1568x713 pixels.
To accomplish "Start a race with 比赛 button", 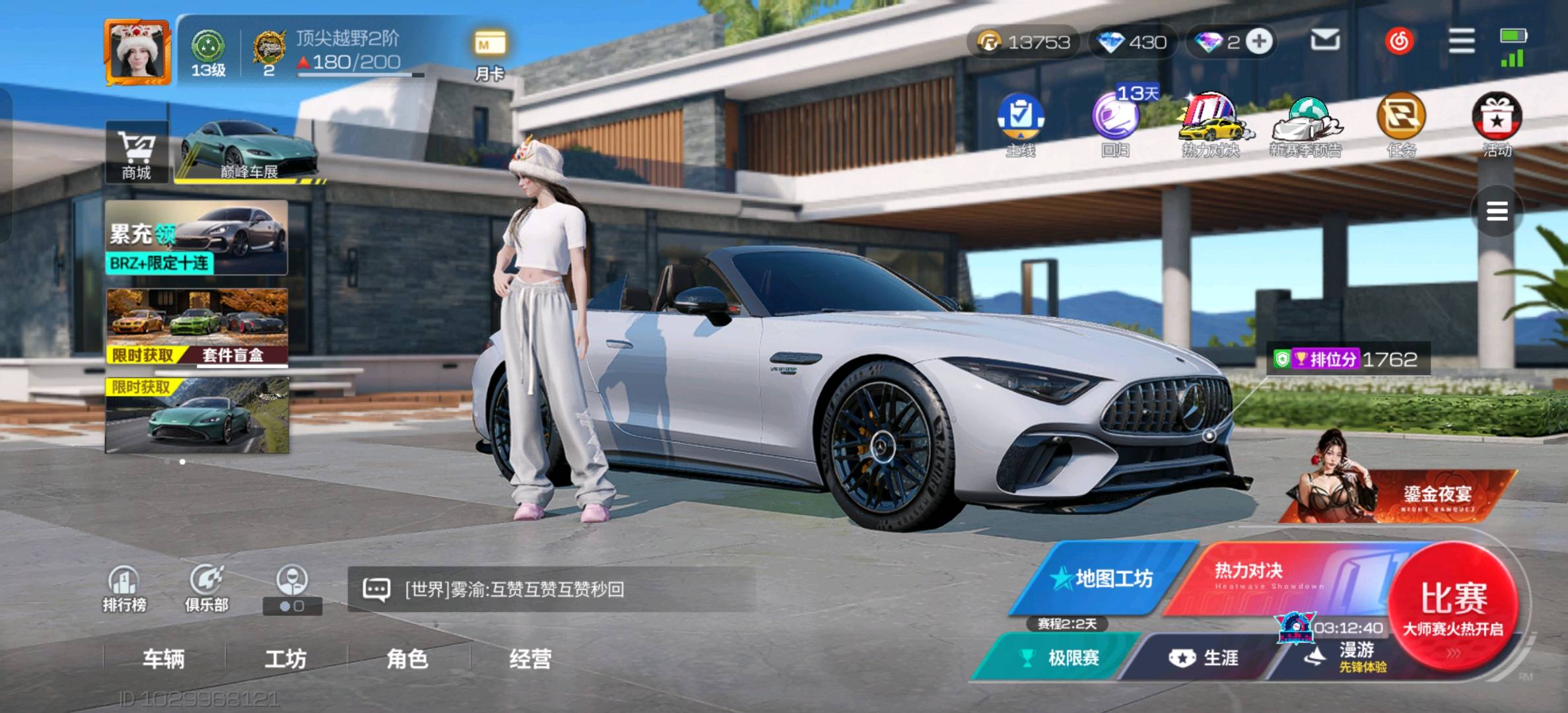I will click(x=1453, y=606).
